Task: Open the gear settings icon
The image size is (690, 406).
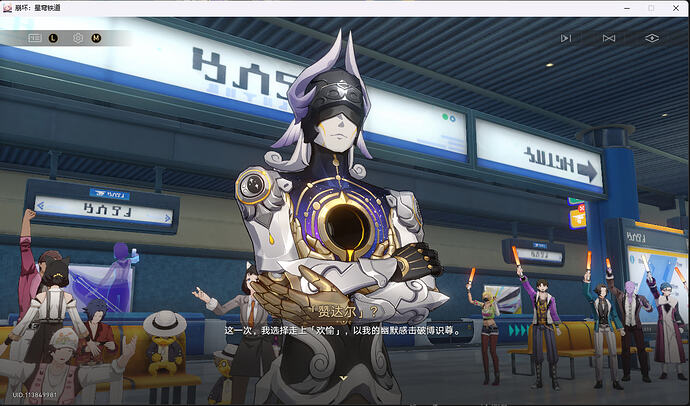Action: tap(78, 38)
